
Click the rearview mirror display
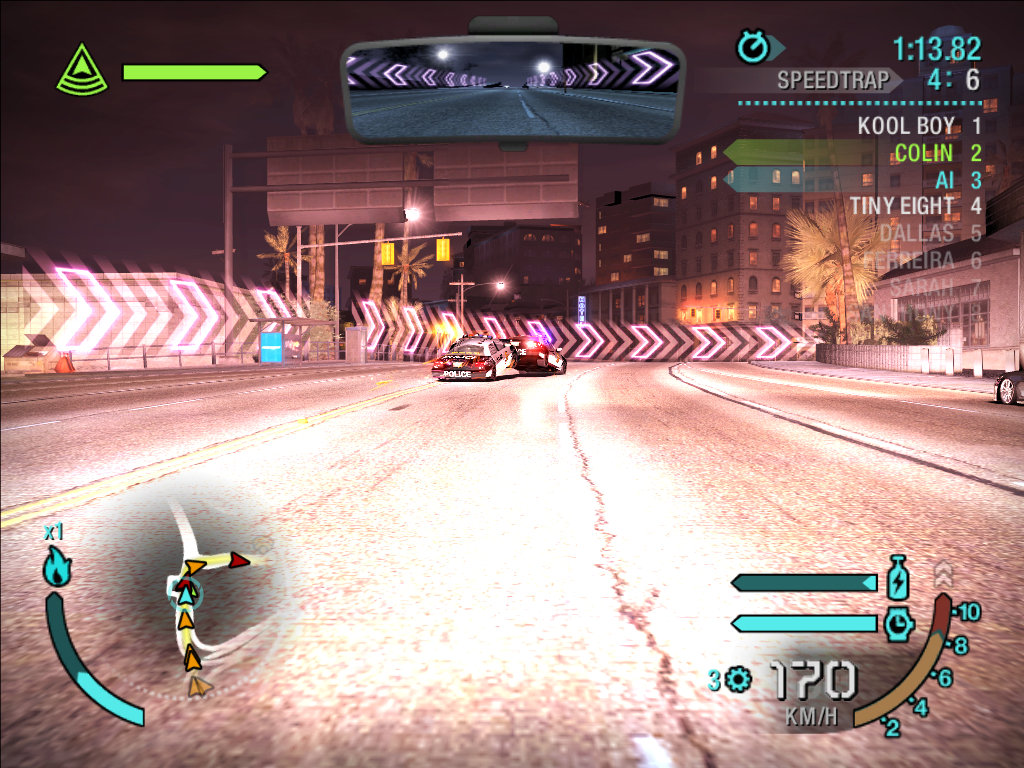512,91
